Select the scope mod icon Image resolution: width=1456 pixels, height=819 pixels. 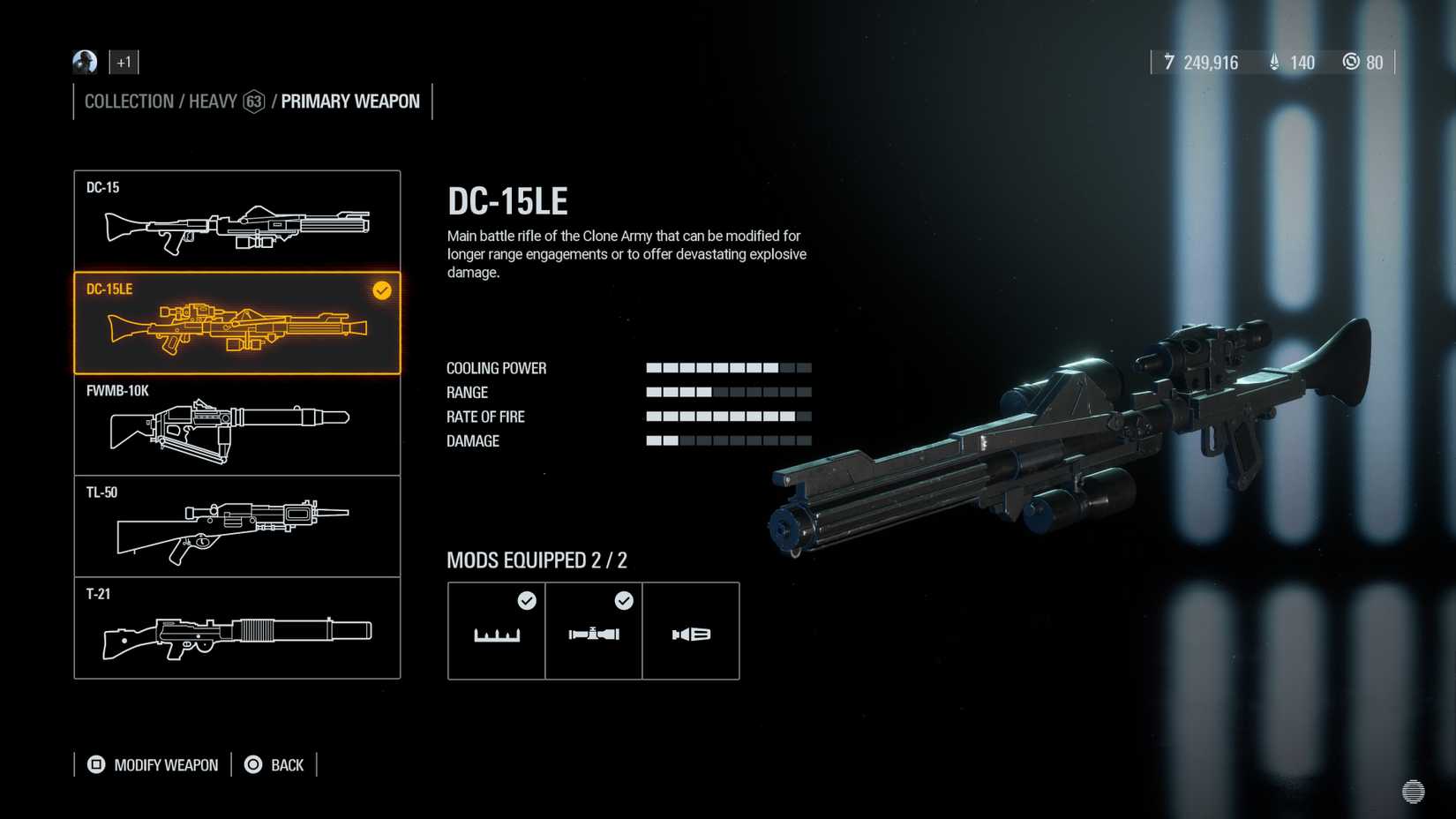[x=593, y=631]
